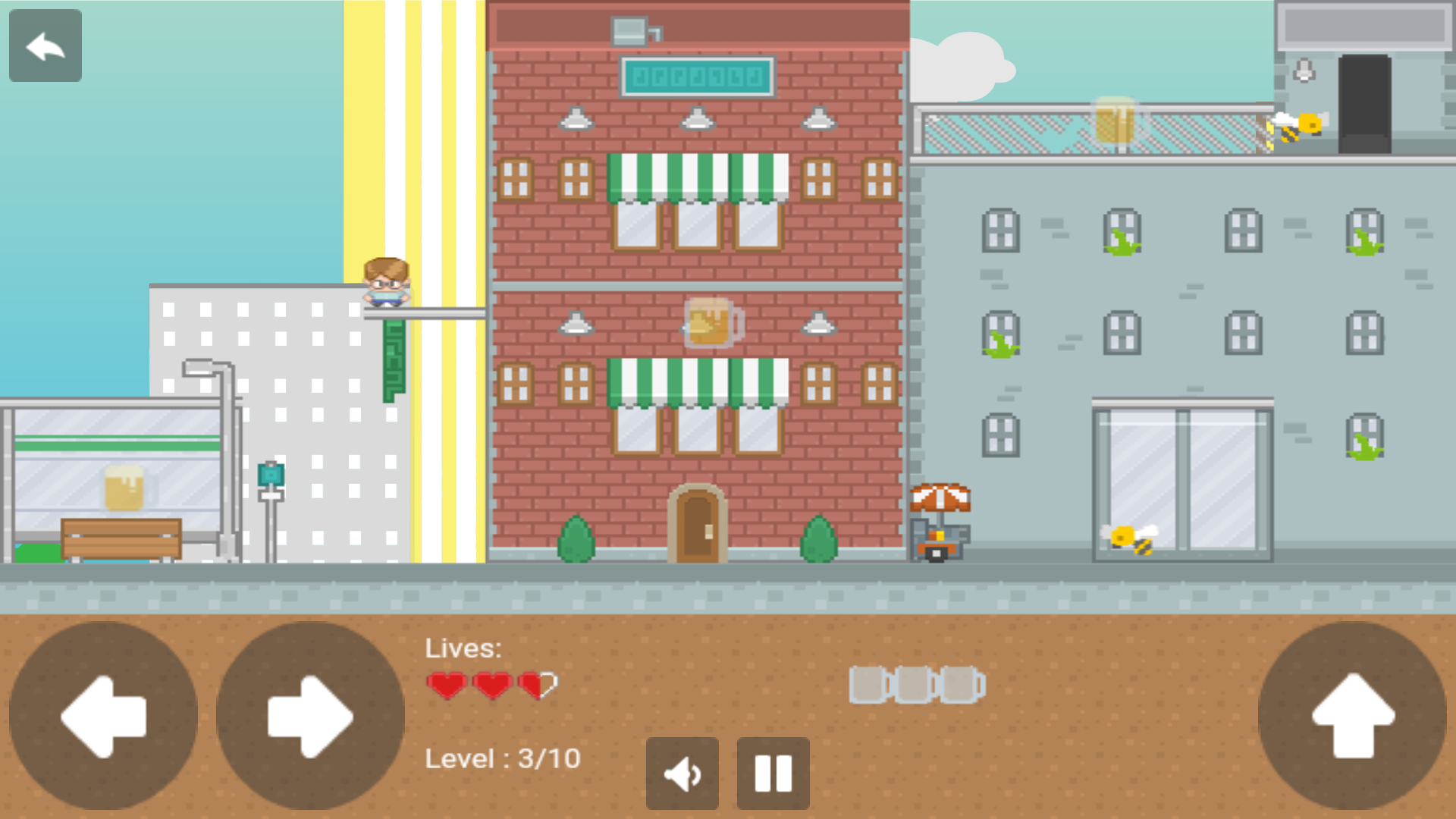Image resolution: width=1456 pixels, height=819 pixels.
Task: Go back using the top-left return arrow
Action: coord(45,45)
